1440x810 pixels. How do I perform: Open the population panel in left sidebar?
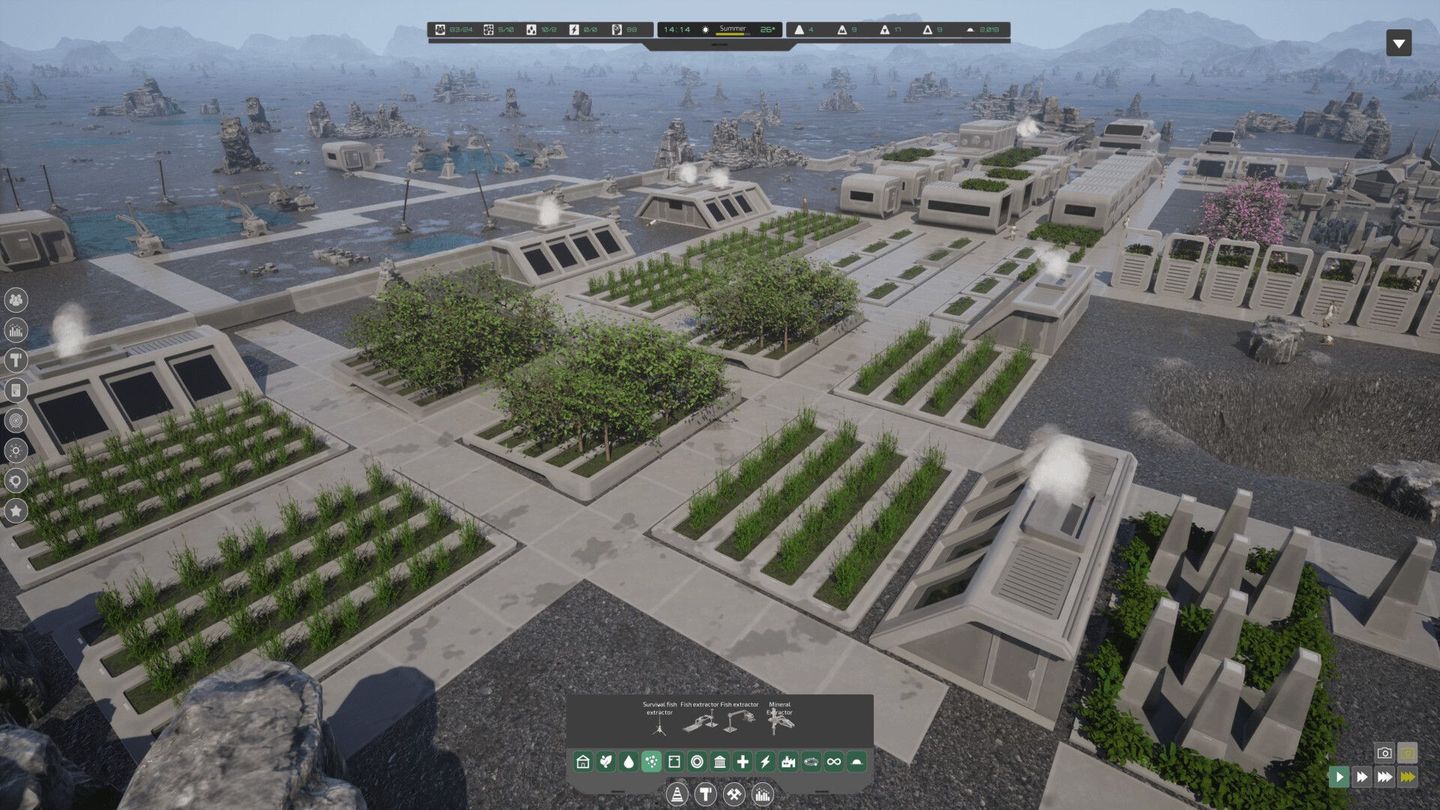[x=16, y=300]
